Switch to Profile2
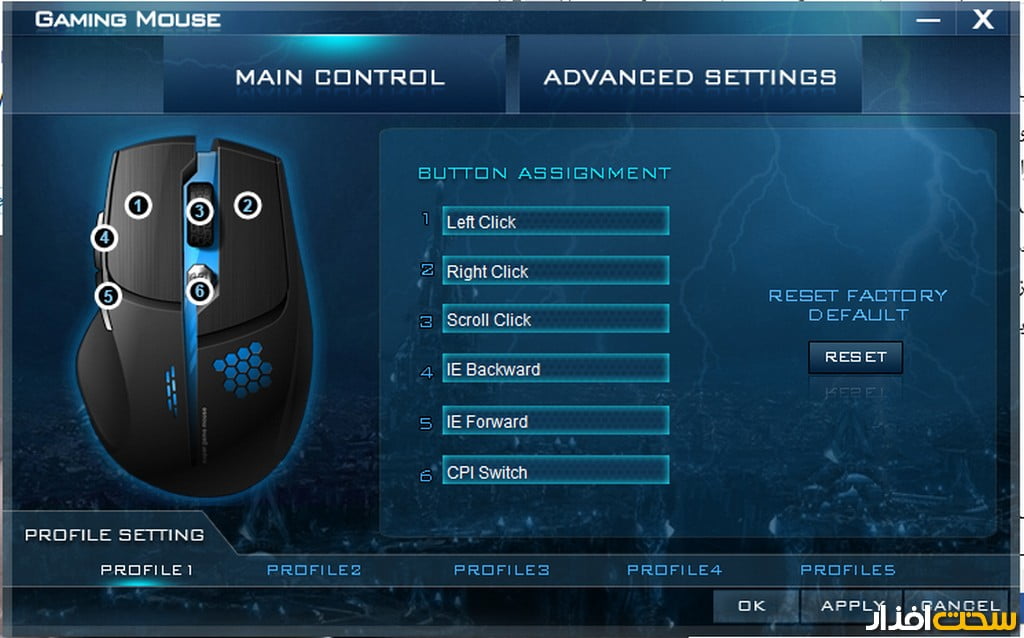Viewport: 1024px width, 638px height. pyautogui.click(x=314, y=570)
